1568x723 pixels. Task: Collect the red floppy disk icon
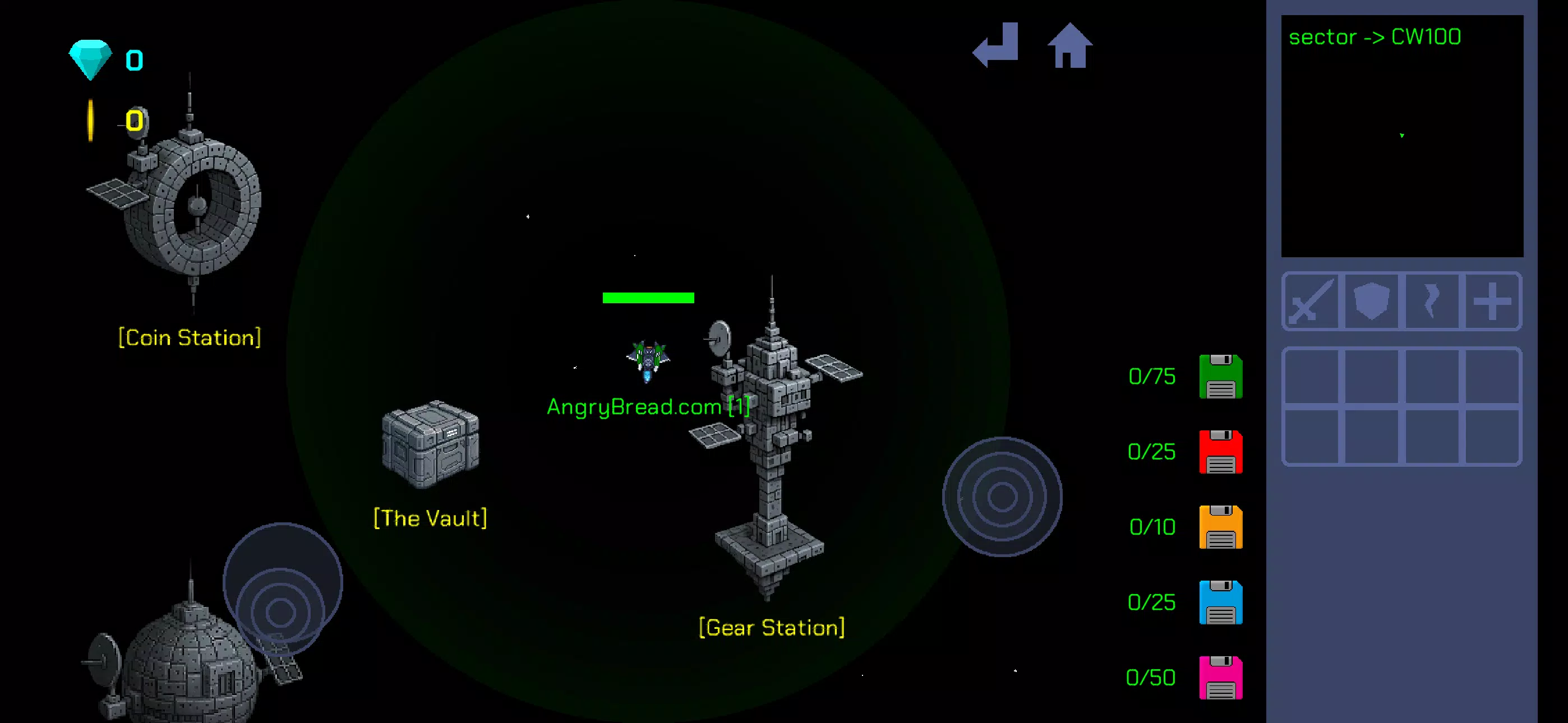tap(1220, 452)
